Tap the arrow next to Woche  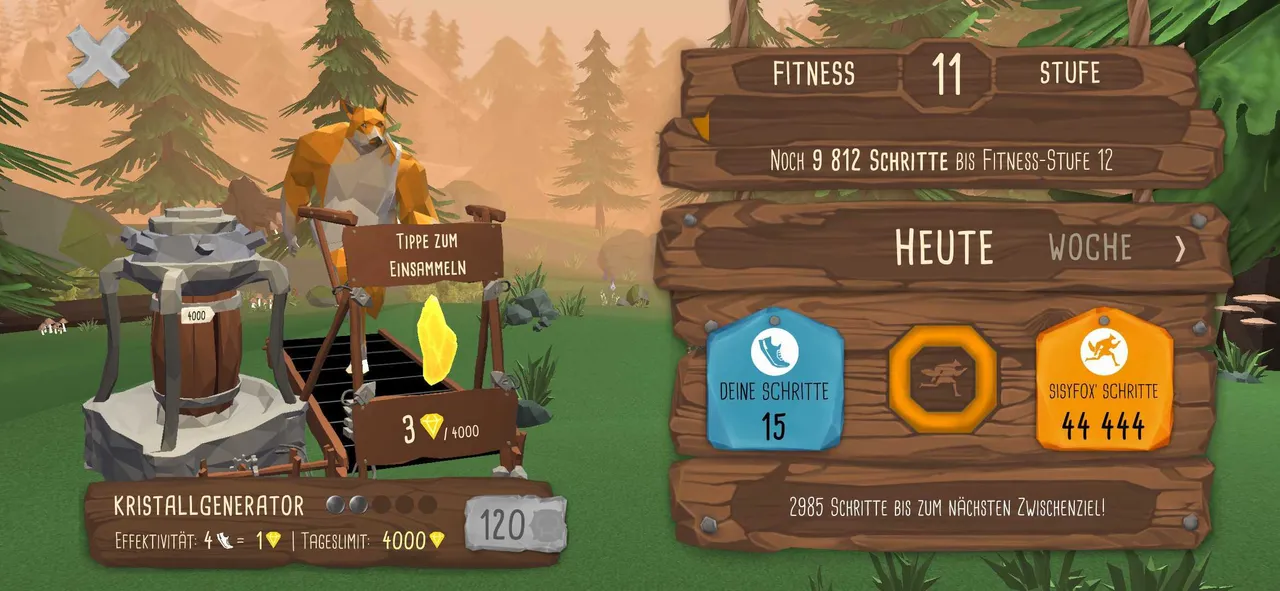tap(1181, 248)
